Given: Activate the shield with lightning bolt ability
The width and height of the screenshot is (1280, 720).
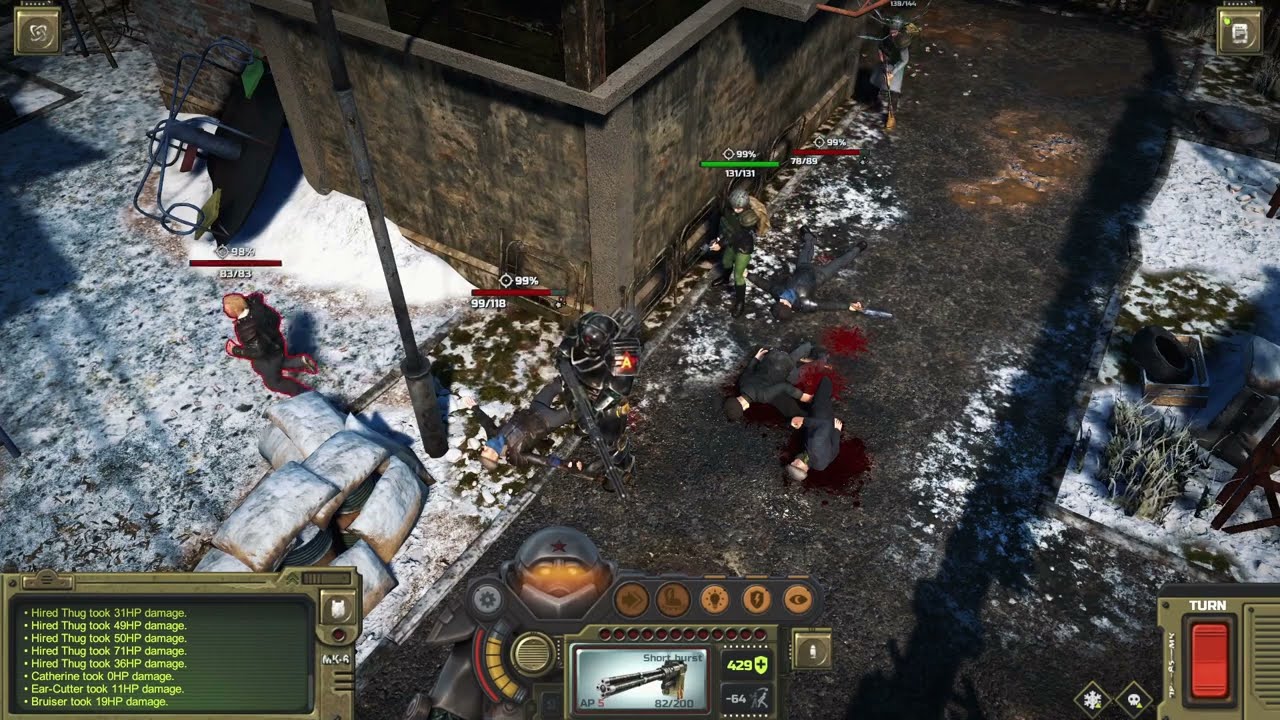Looking at the screenshot, I should (756, 599).
